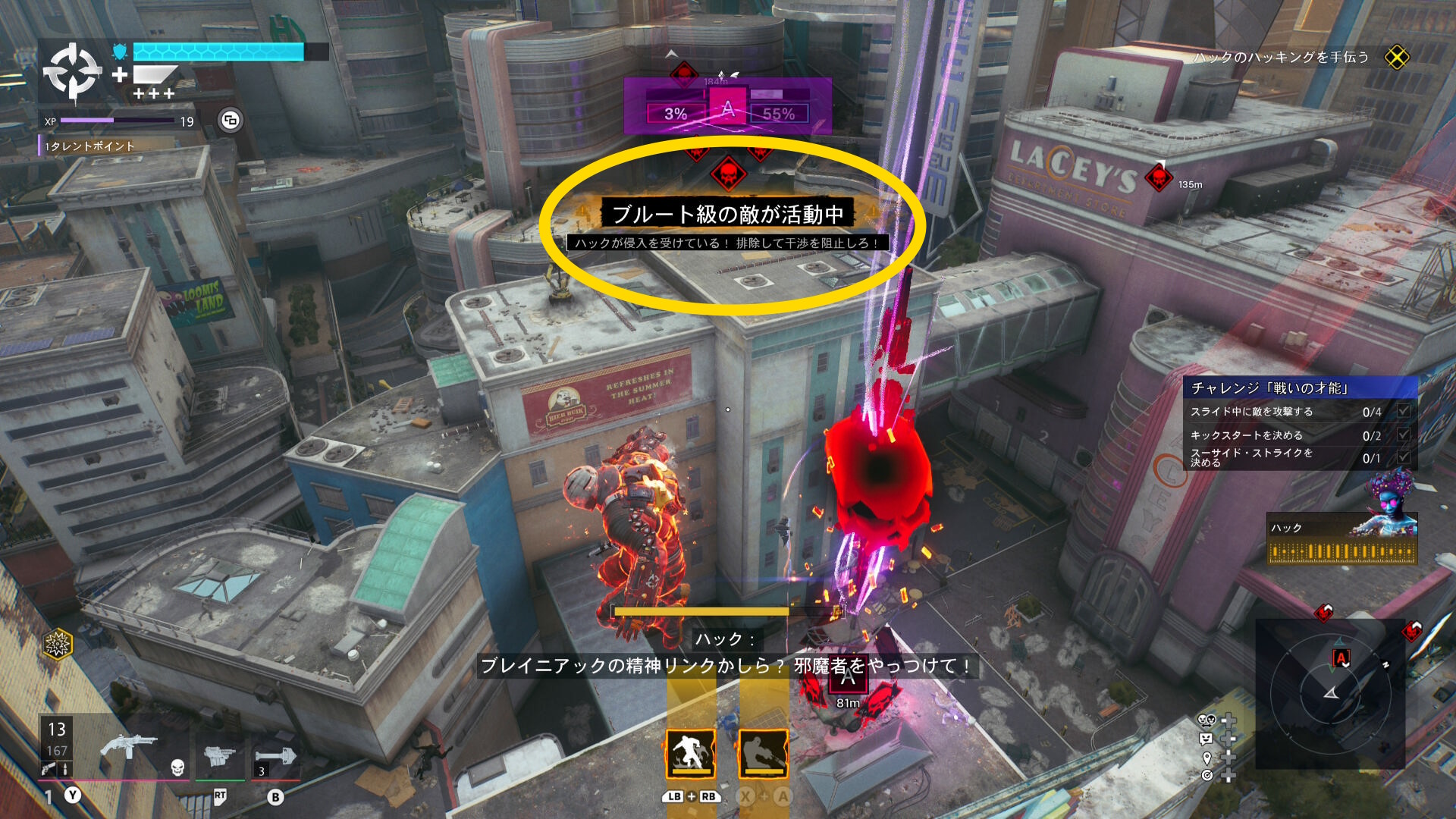This screenshot has width=1456, height=819.
Task: Click the circular radar minimap
Action: tap(1330, 692)
